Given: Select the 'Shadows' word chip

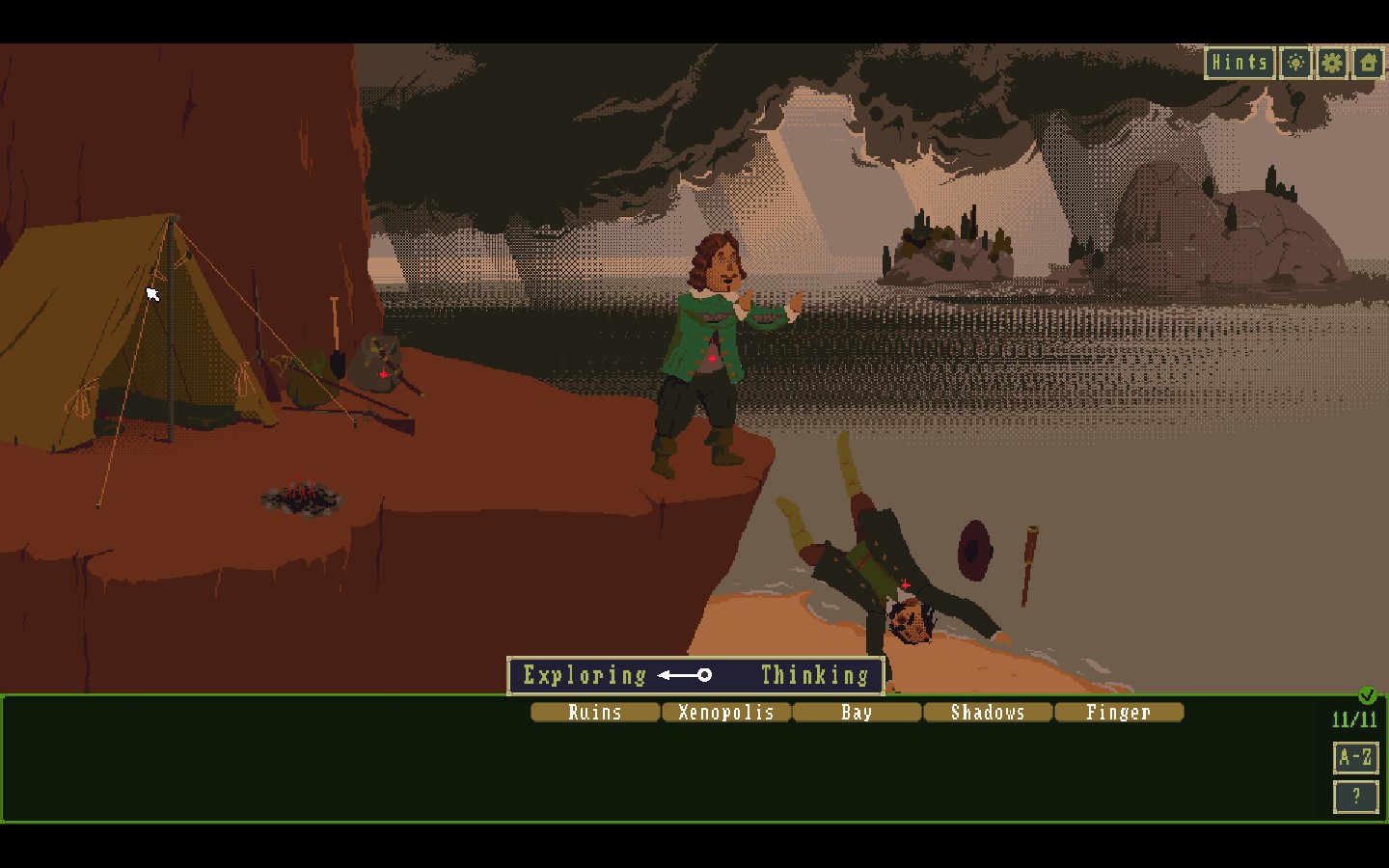Looking at the screenshot, I should click(988, 713).
